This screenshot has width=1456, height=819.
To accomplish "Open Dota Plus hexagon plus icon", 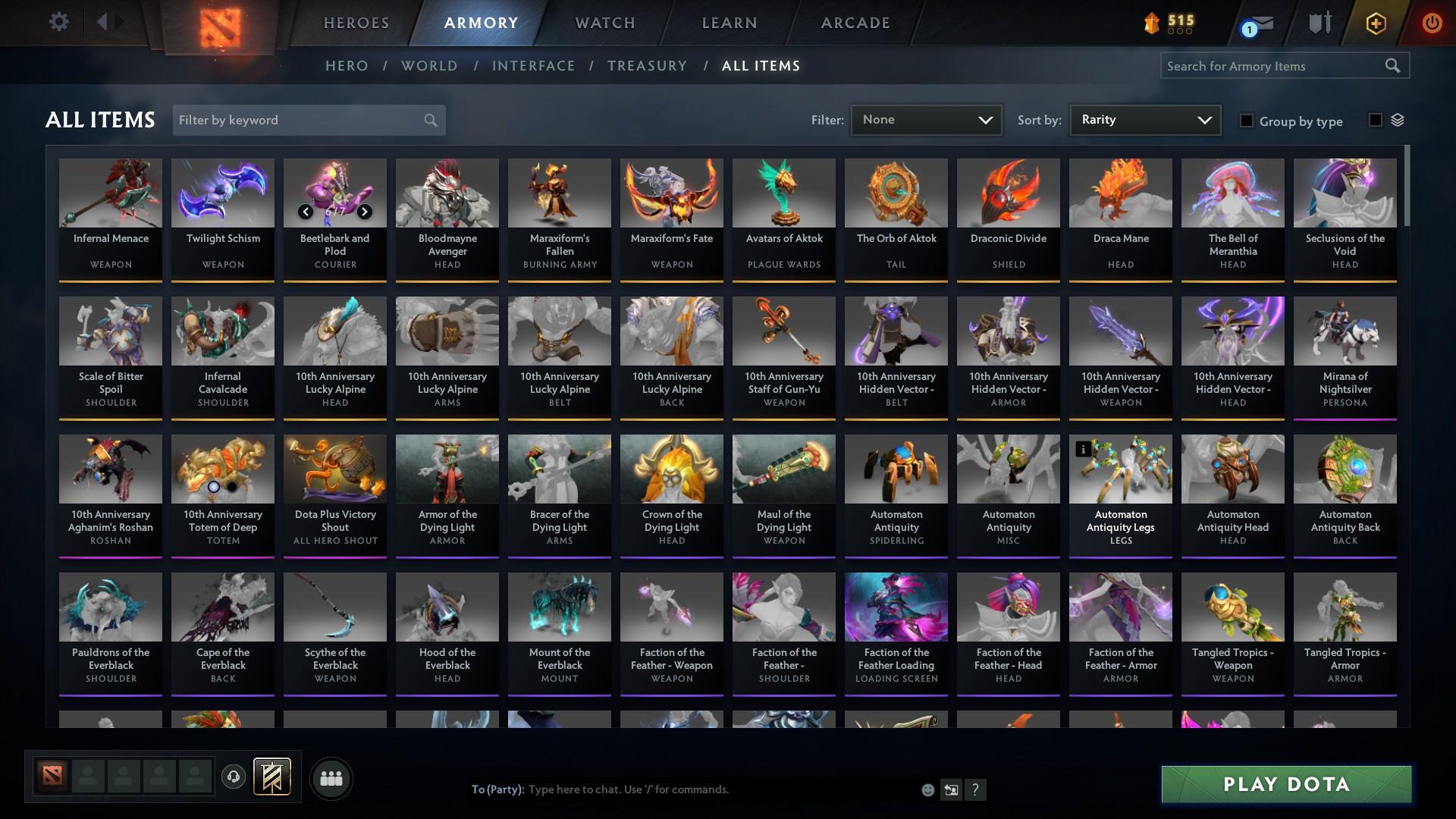I will [x=1376, y=23].
